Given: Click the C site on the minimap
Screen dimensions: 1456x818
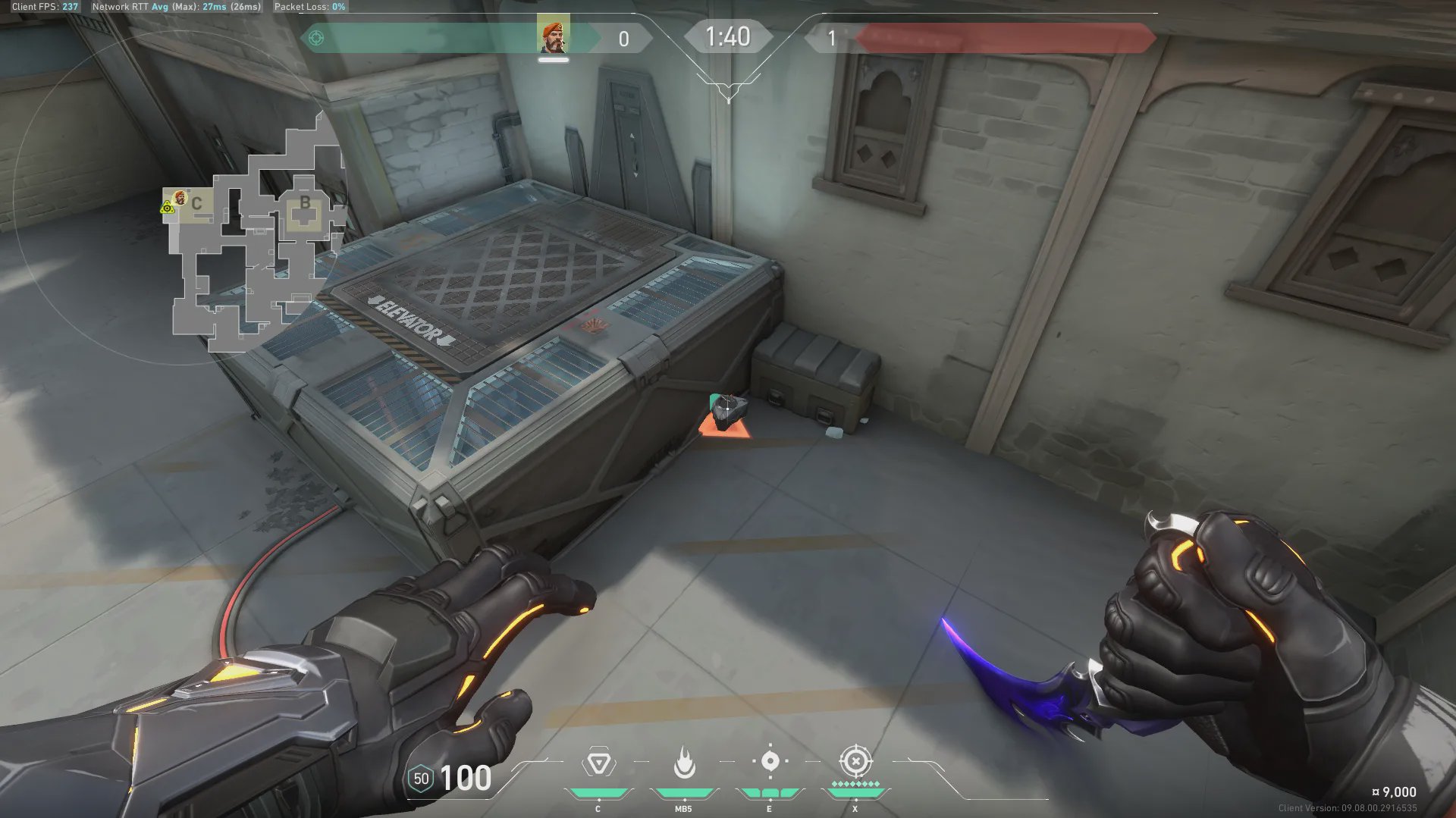Looking at the screenshot, I should pyautogui.click(x=196, y=203).
